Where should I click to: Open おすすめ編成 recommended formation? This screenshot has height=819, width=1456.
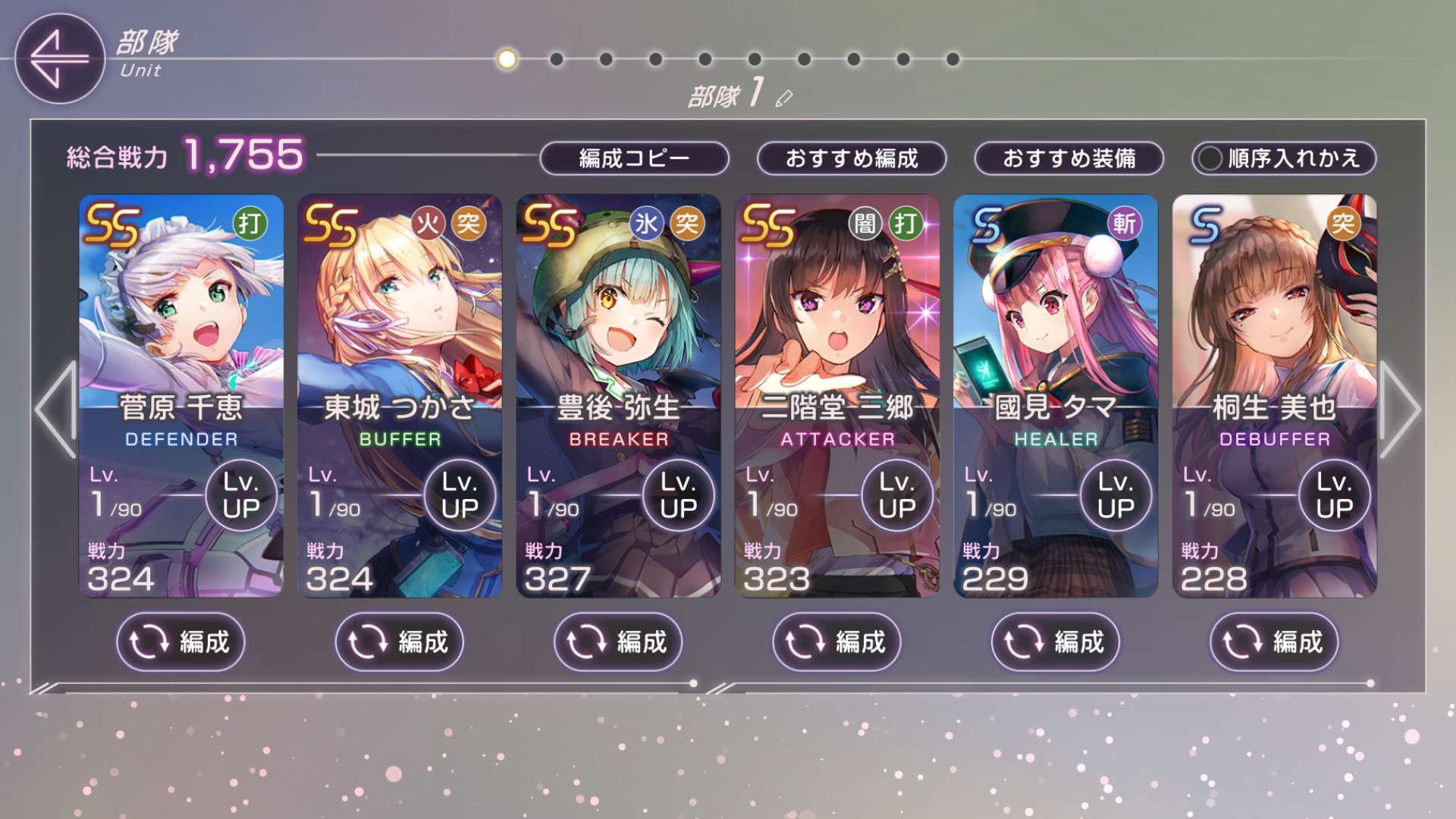tap(852, 158)
